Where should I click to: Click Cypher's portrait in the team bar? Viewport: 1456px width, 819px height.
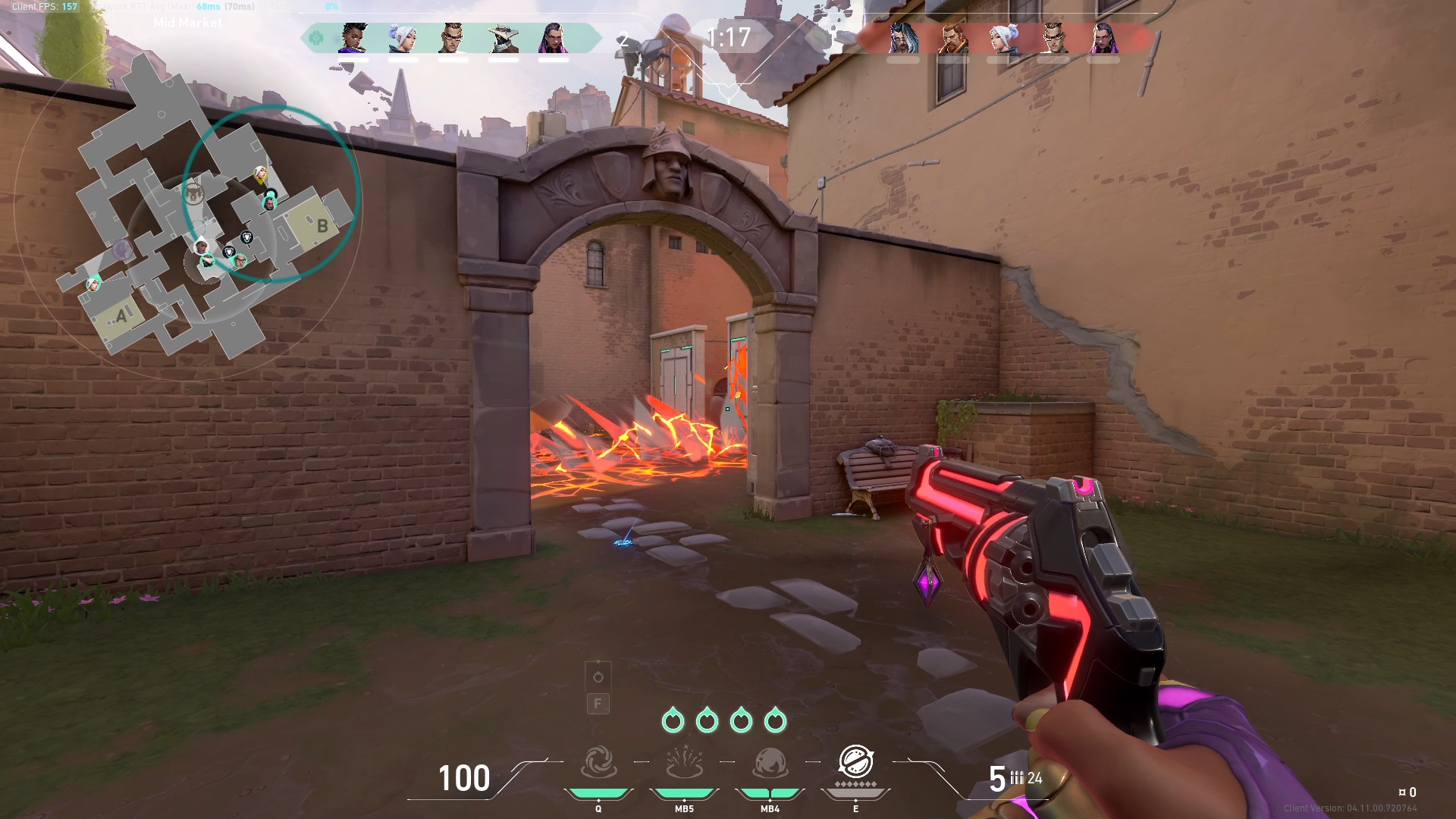click(x=503, y=38)
